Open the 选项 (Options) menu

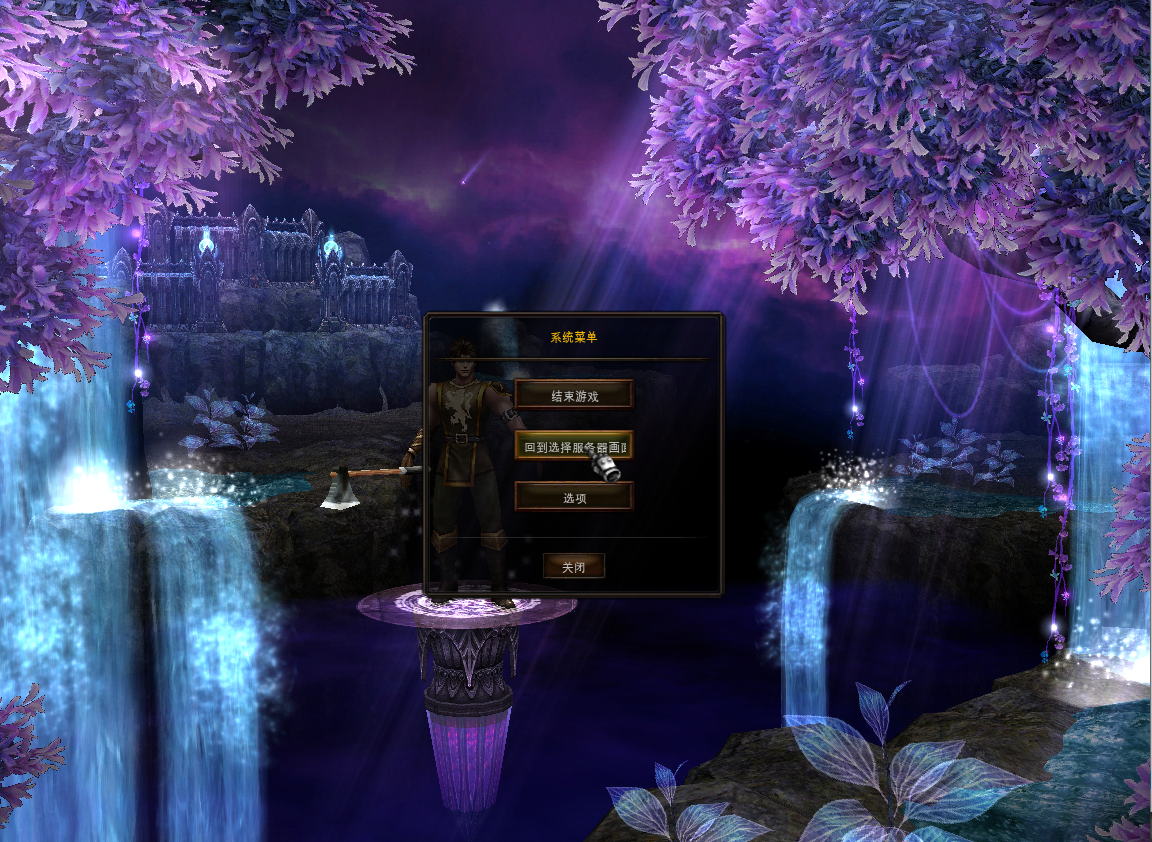[x=574, y=497]
